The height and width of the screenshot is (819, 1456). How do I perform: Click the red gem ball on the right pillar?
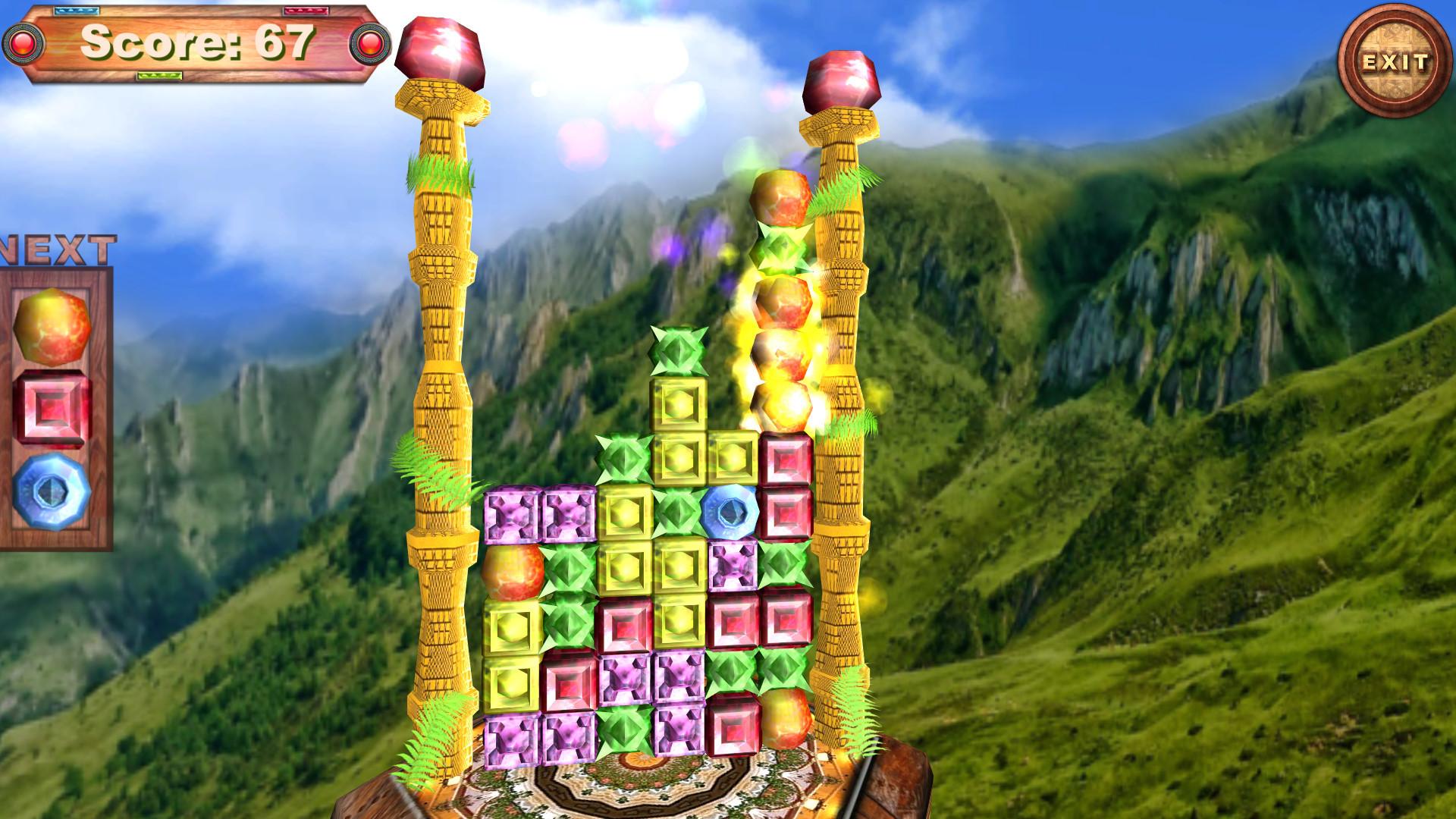(842, 80)
